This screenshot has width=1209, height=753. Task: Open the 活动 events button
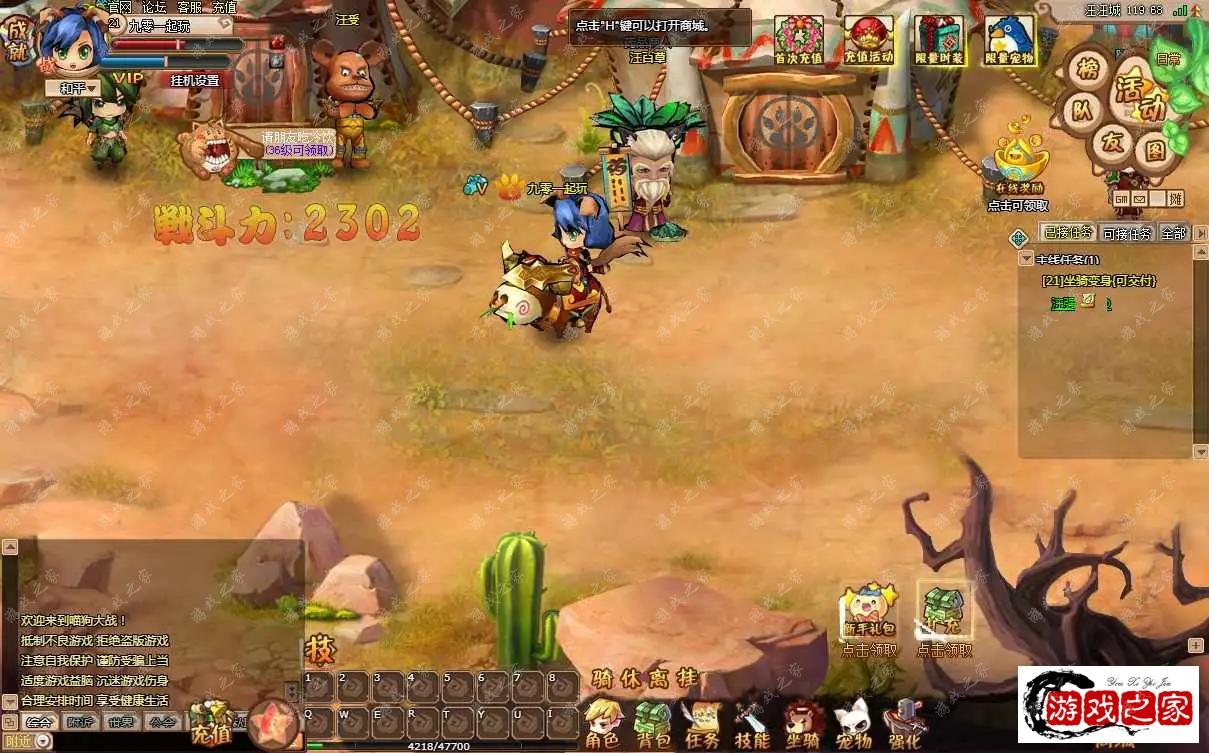click(1139, 98)
